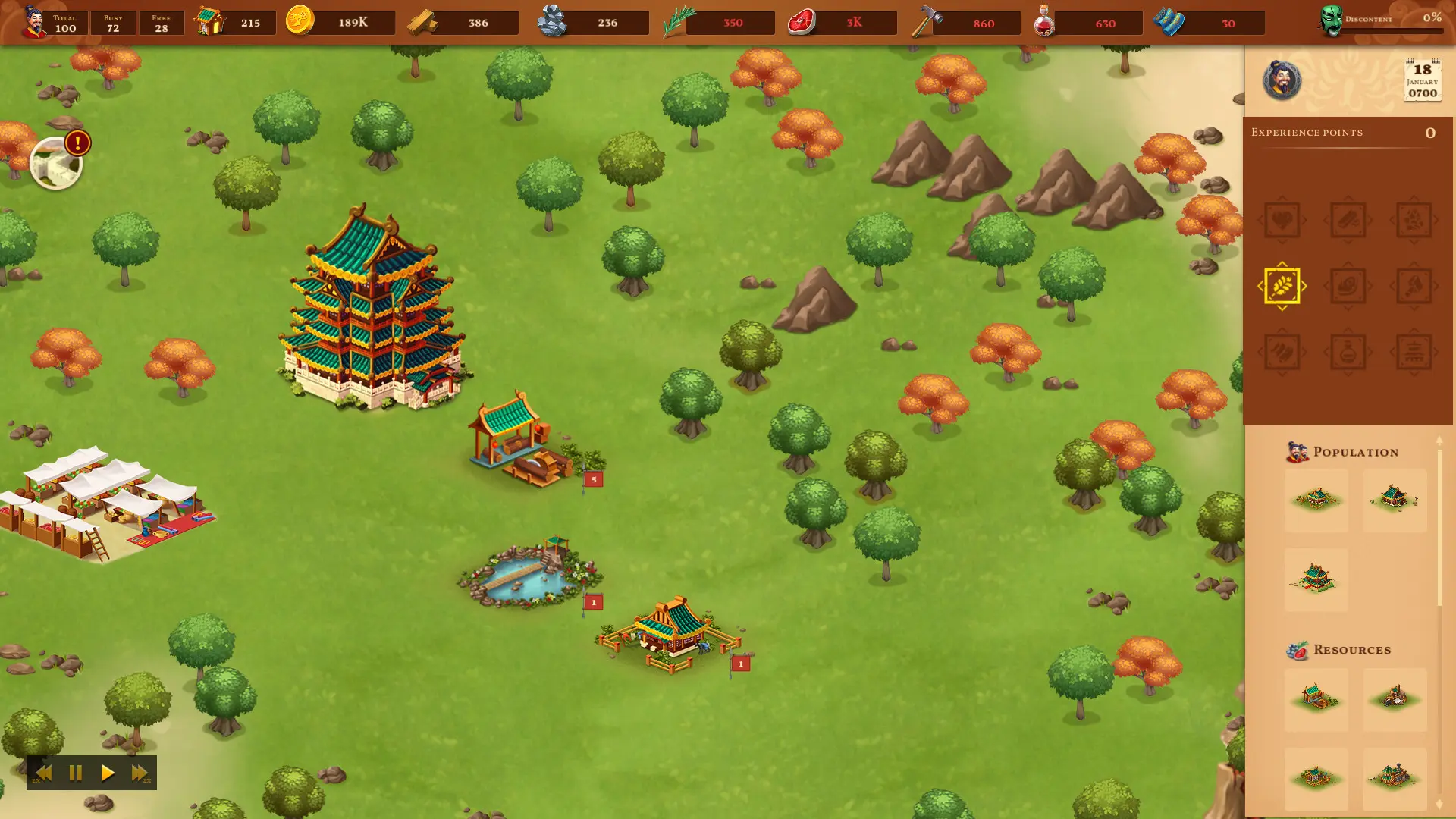Image resolution: width=1456 pixels, height=819 pixels.
Task: Select the heart category icon
Action: pyautogui.click(x=1282, y=220)
